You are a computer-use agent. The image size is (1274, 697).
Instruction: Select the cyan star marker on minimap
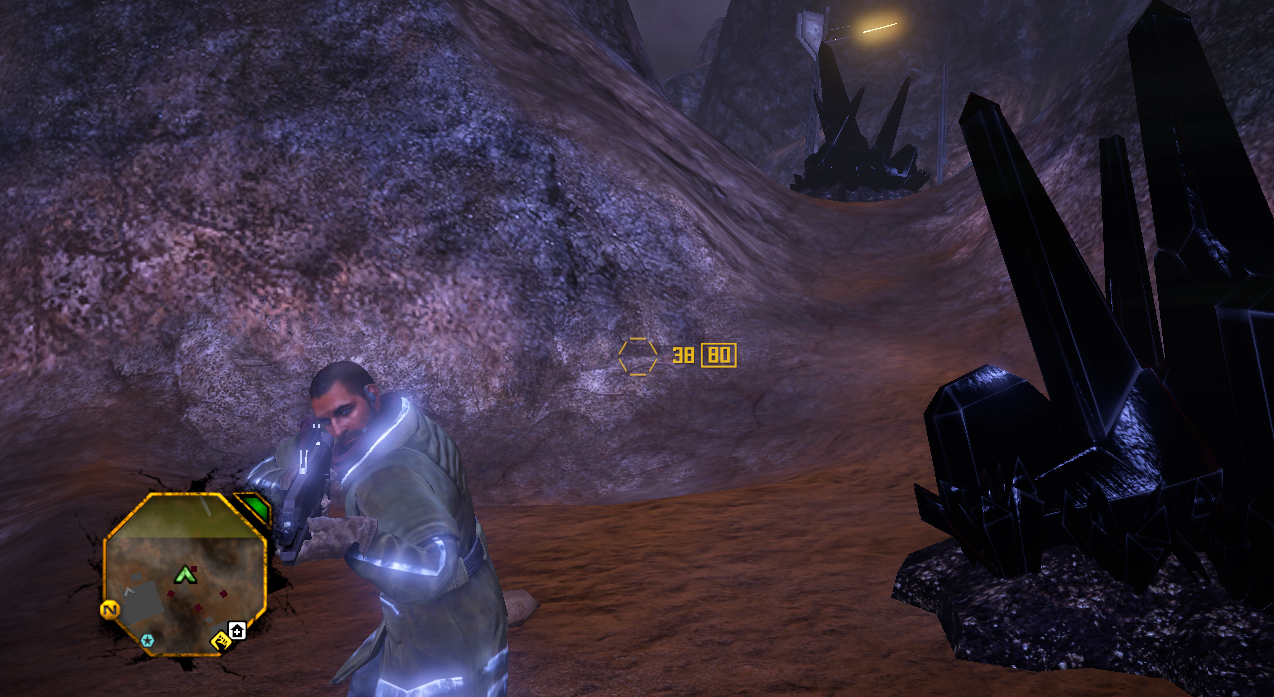(148, 640)
